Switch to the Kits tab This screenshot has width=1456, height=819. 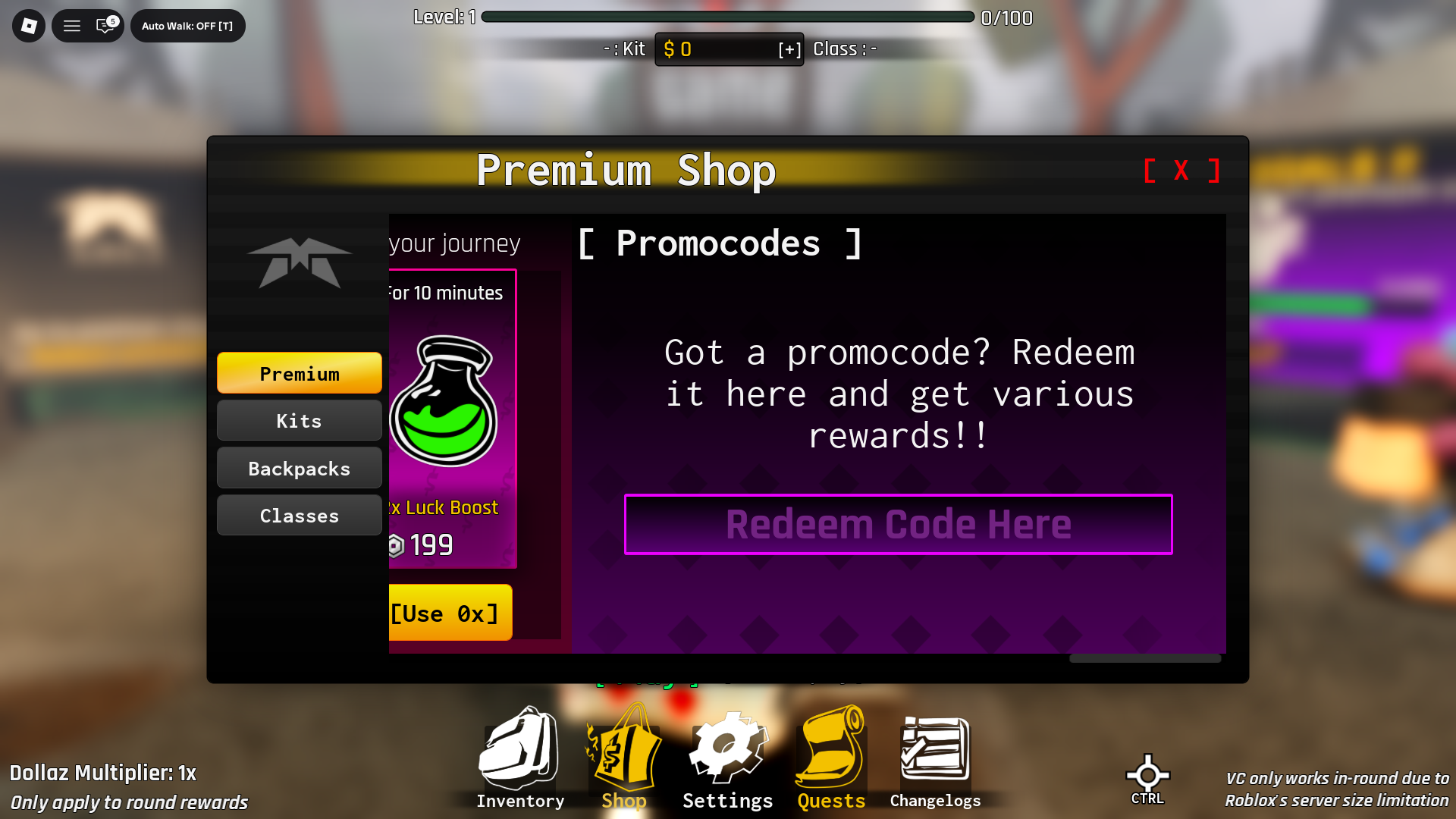click(299, 420)
